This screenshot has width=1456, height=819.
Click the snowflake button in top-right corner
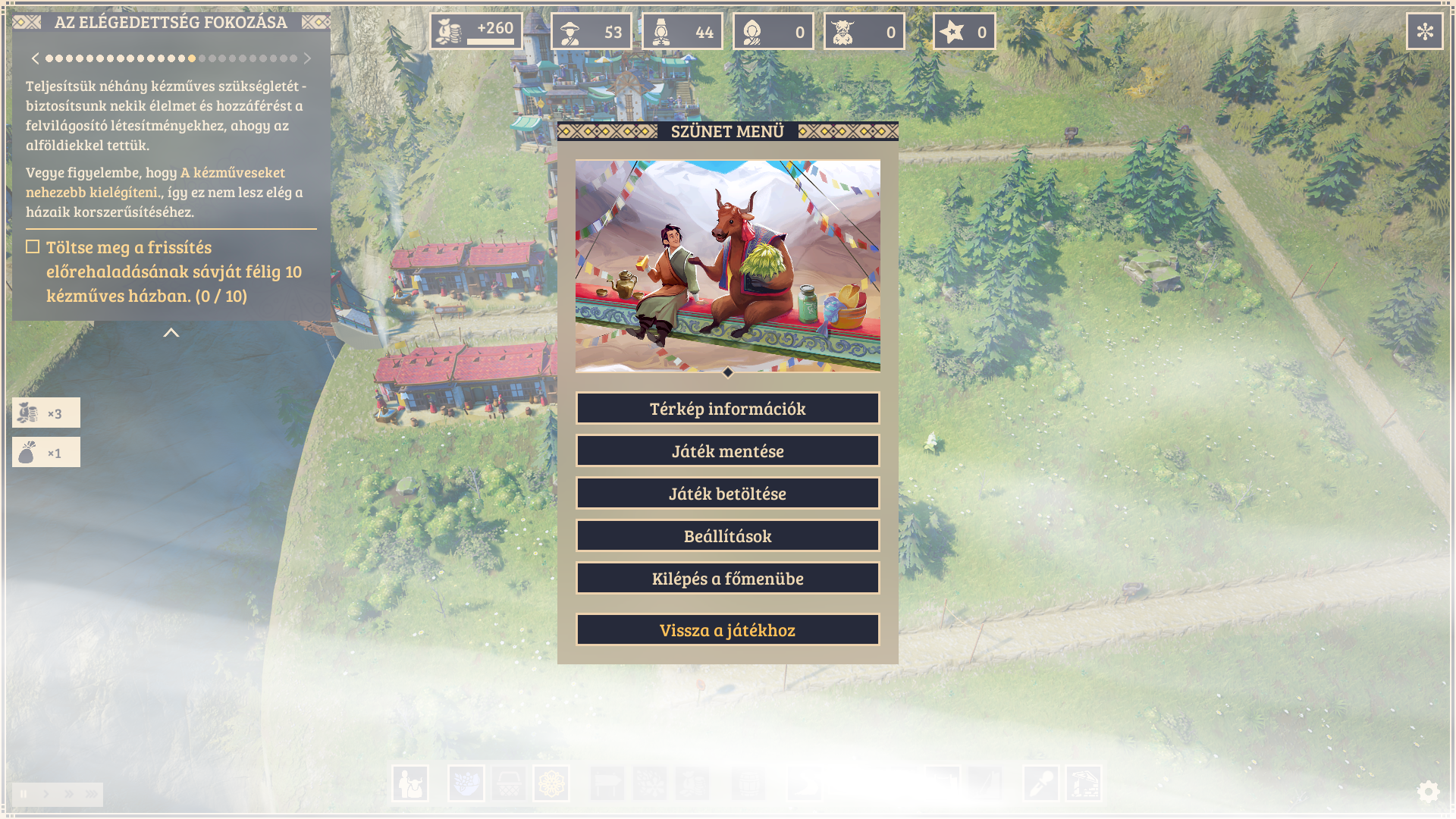click(x=1425, y=32)
